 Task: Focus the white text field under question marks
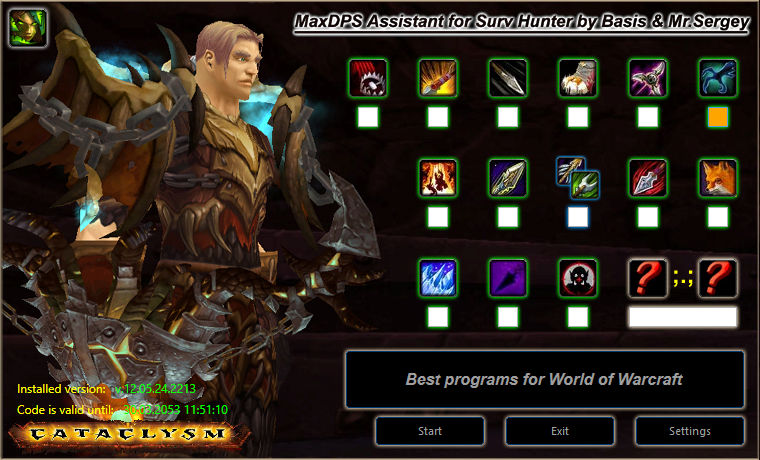(x=683, y=317)
